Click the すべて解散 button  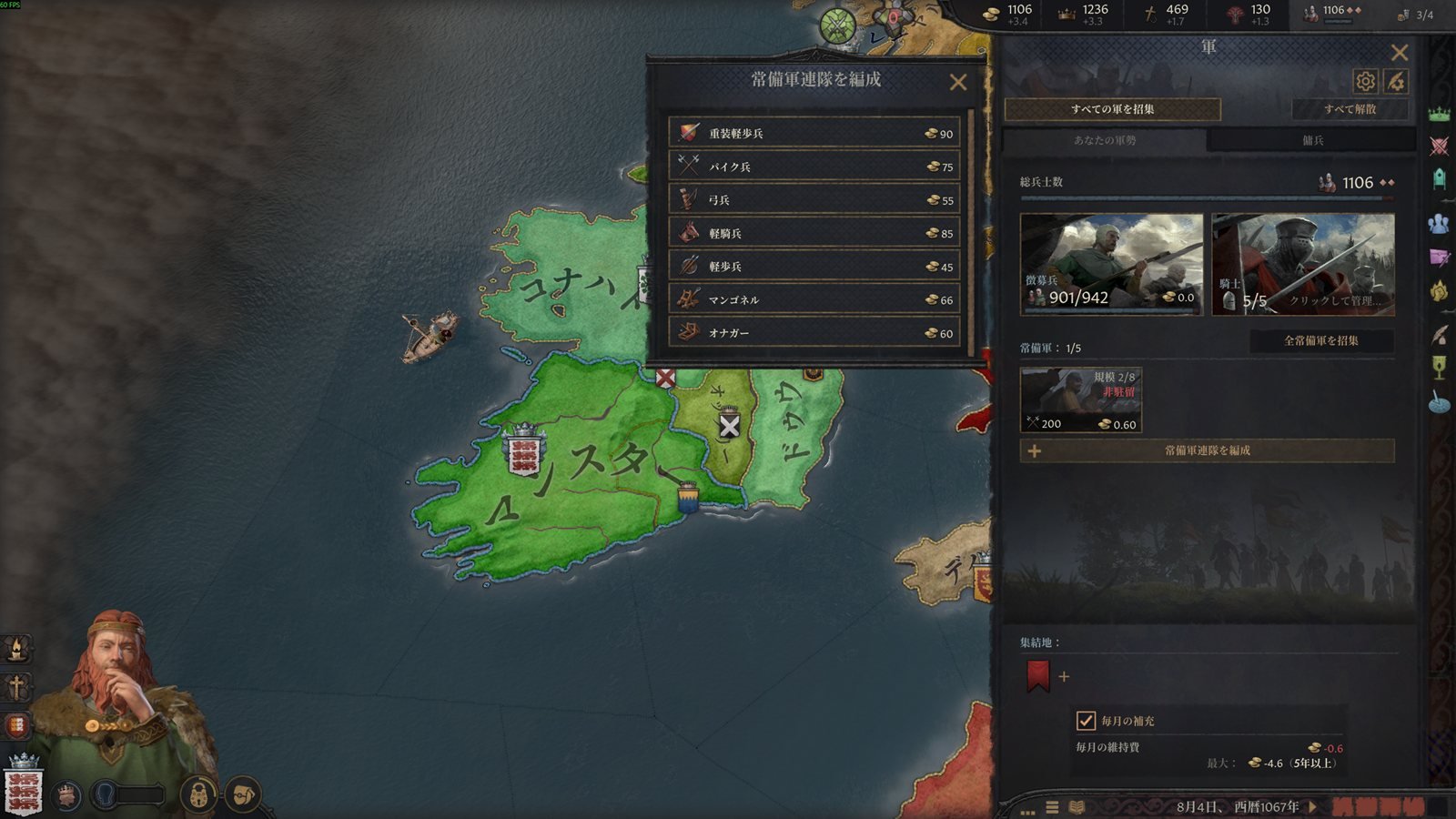(x=1350, y=109)
